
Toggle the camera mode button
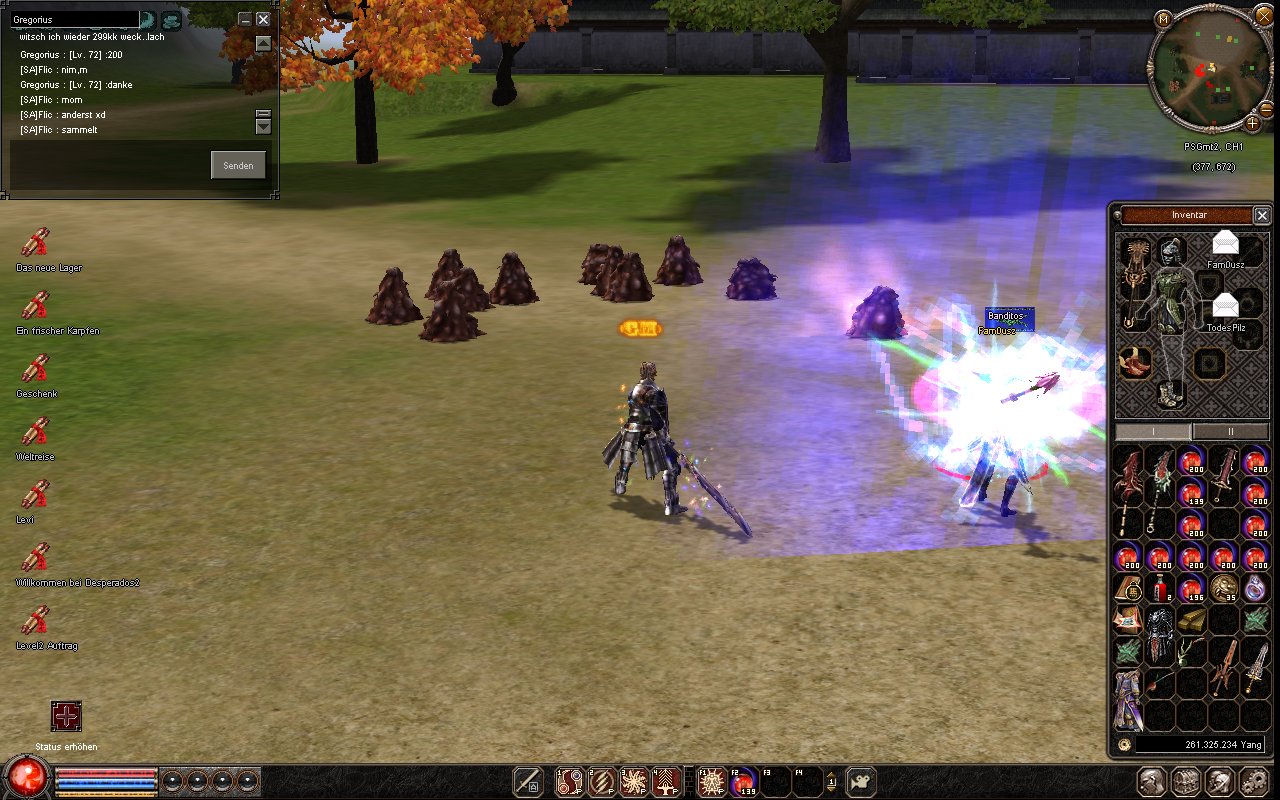[x=861, y=781]
